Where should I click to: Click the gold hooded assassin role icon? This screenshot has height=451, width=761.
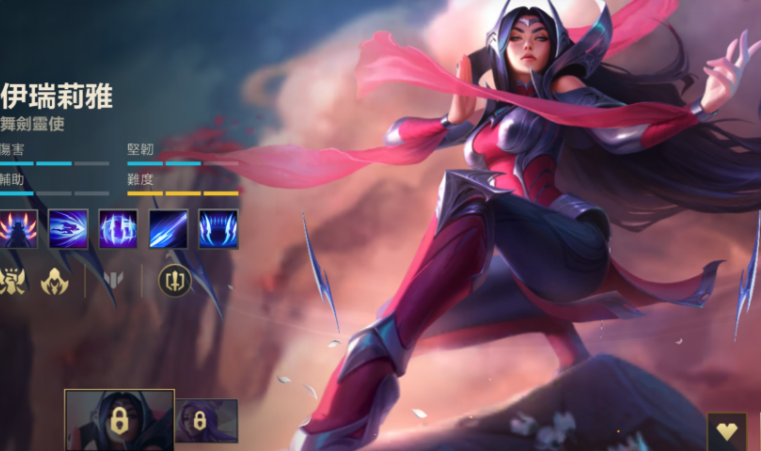(x=54, y=282)
